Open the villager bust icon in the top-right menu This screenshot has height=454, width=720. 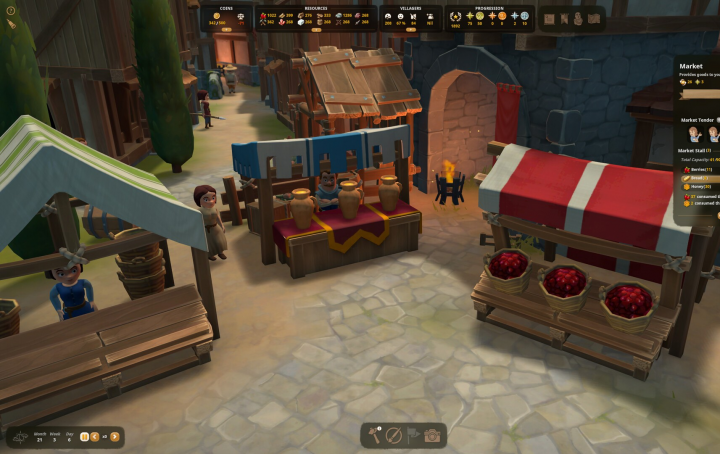[x=579, y=18]
